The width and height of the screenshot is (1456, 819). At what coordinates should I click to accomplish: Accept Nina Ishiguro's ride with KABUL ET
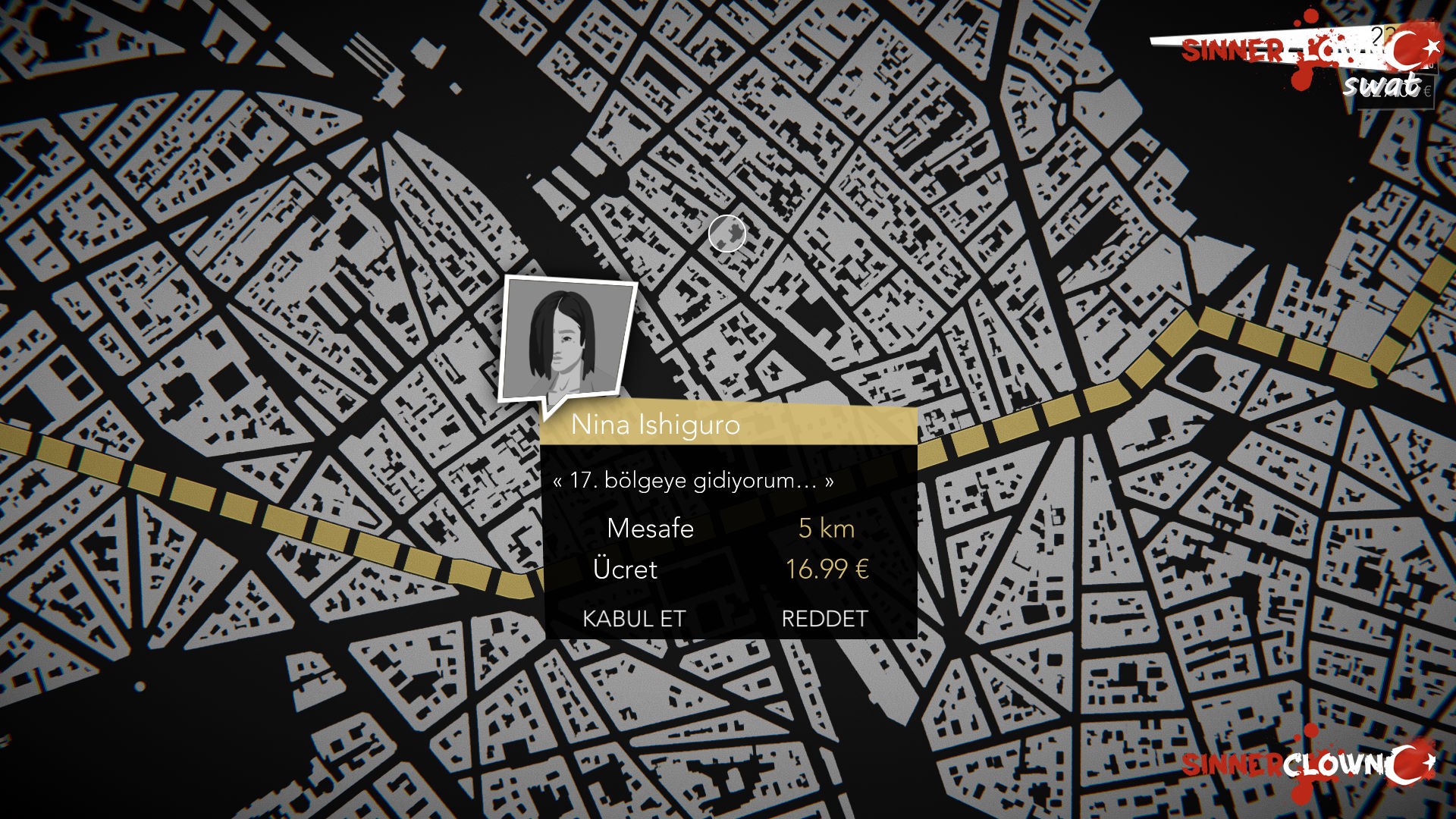pos(633,619)
